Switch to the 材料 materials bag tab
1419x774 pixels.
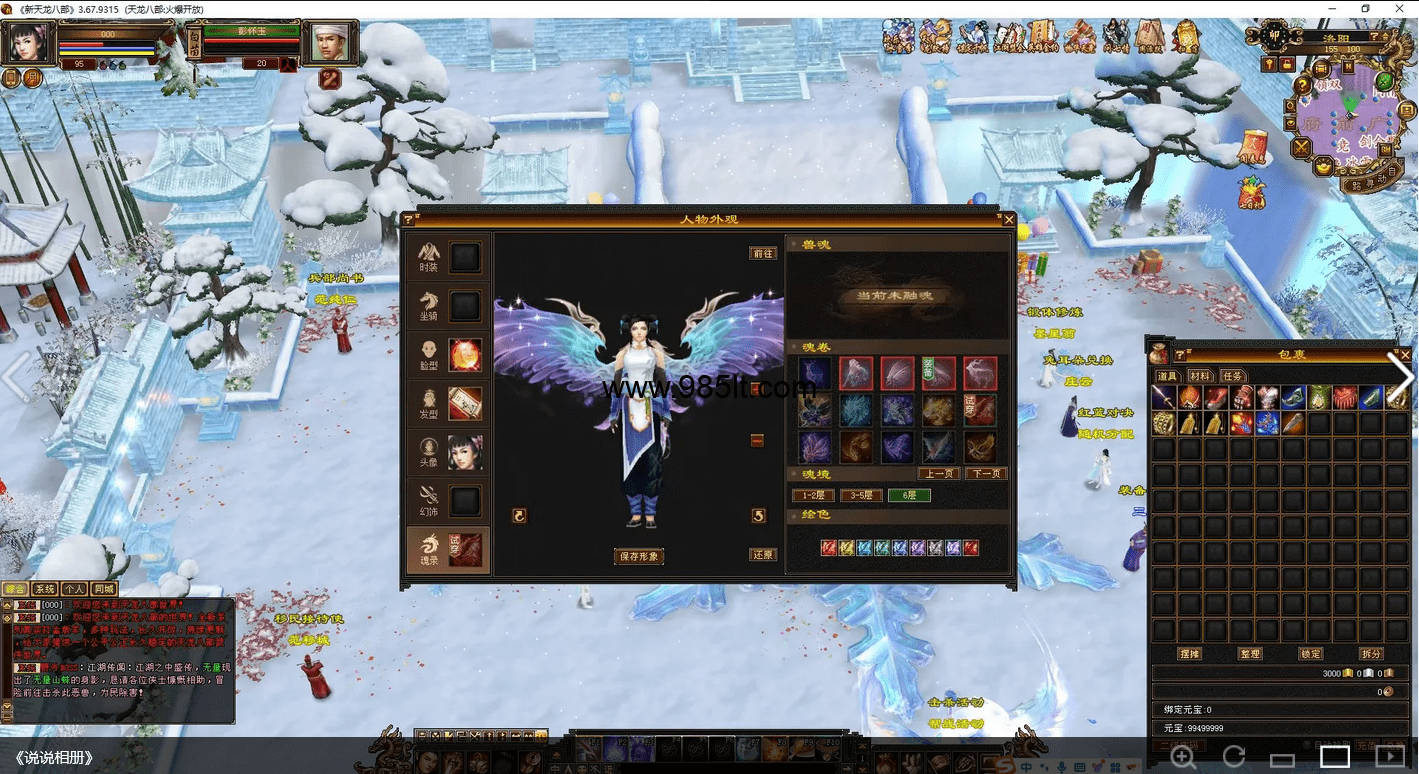[x=1200, y=376]
